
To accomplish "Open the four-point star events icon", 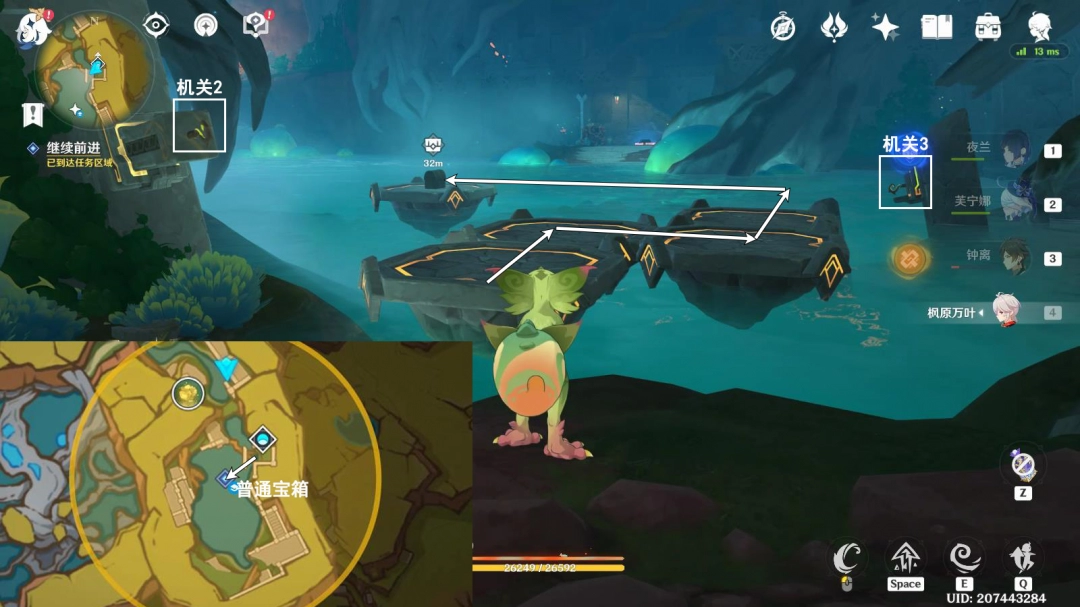I will click(x=885, y=28).
